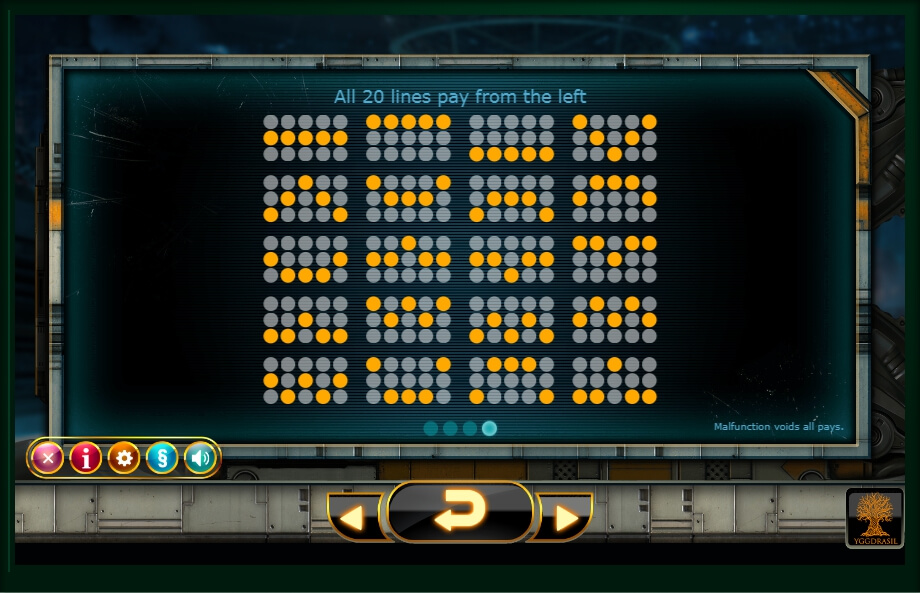Open the game info button
The width and height of the screenshot is (920, 593).
(86, 458)
